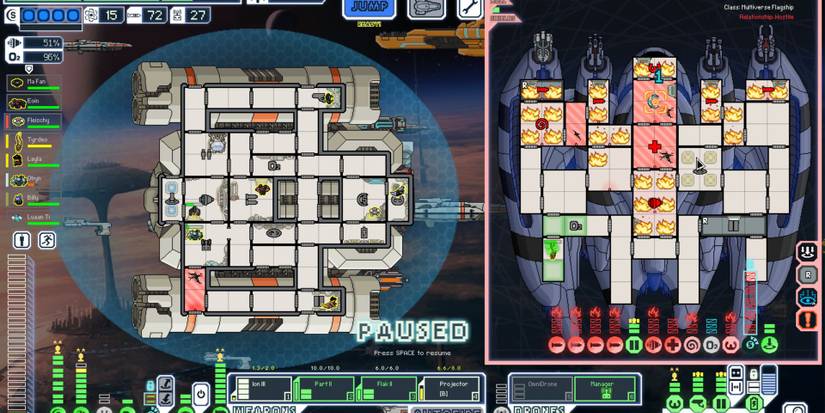Open the ship upgrades screen
The image size is (825, 413).
pyautogui.click(x=426, y=9)
